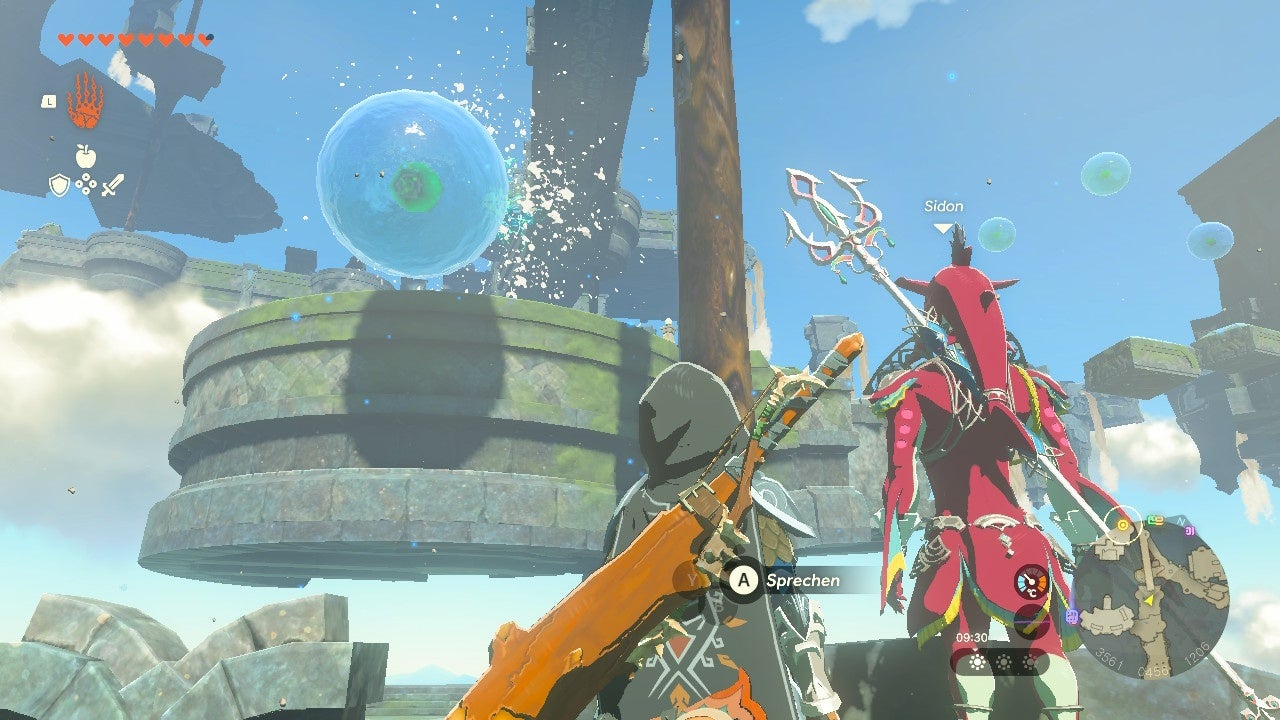Click the sword icon in the HUD
This screenshot has height=720, width=1280.
click(x=113, y=183)
